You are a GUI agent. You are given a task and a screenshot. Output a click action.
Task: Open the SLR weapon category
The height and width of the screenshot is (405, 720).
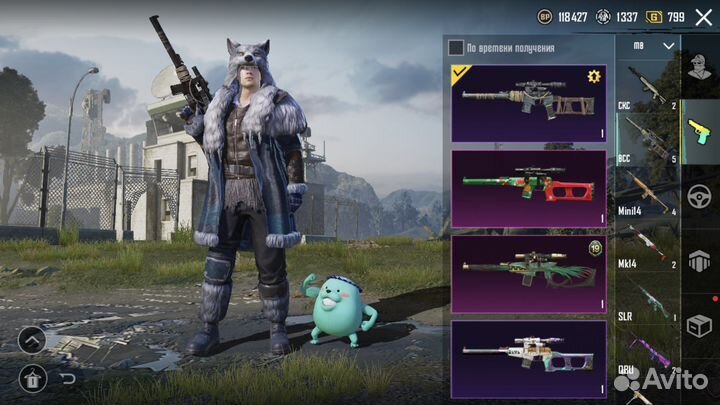pyautogui.click(x=647, y=299)
